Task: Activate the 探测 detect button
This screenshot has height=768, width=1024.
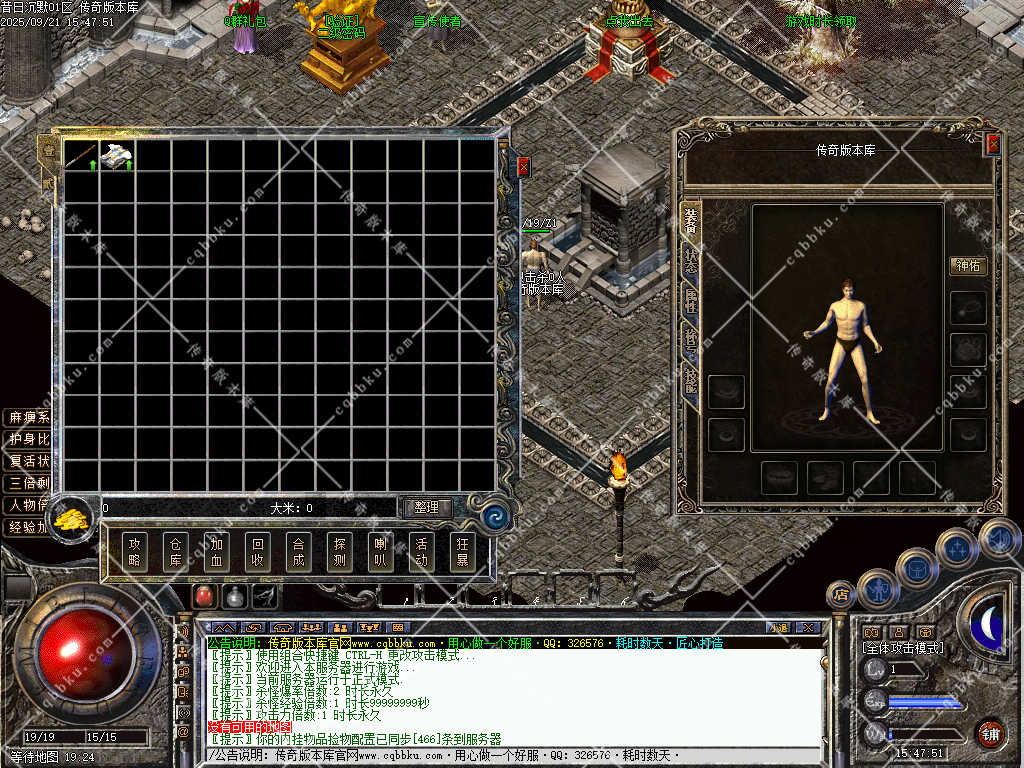Action: click(x=339, y=552)
